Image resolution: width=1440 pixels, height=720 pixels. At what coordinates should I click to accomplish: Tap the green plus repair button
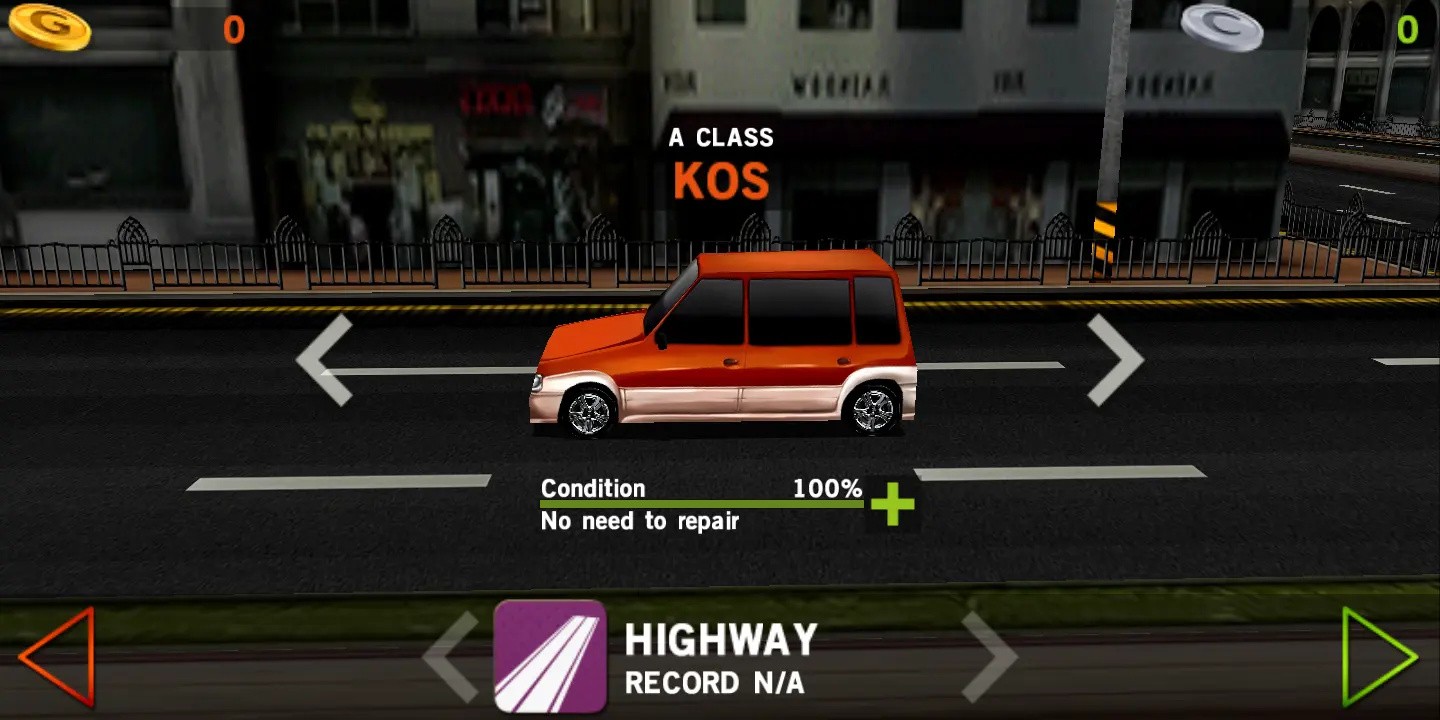click(x=892, y=505)
